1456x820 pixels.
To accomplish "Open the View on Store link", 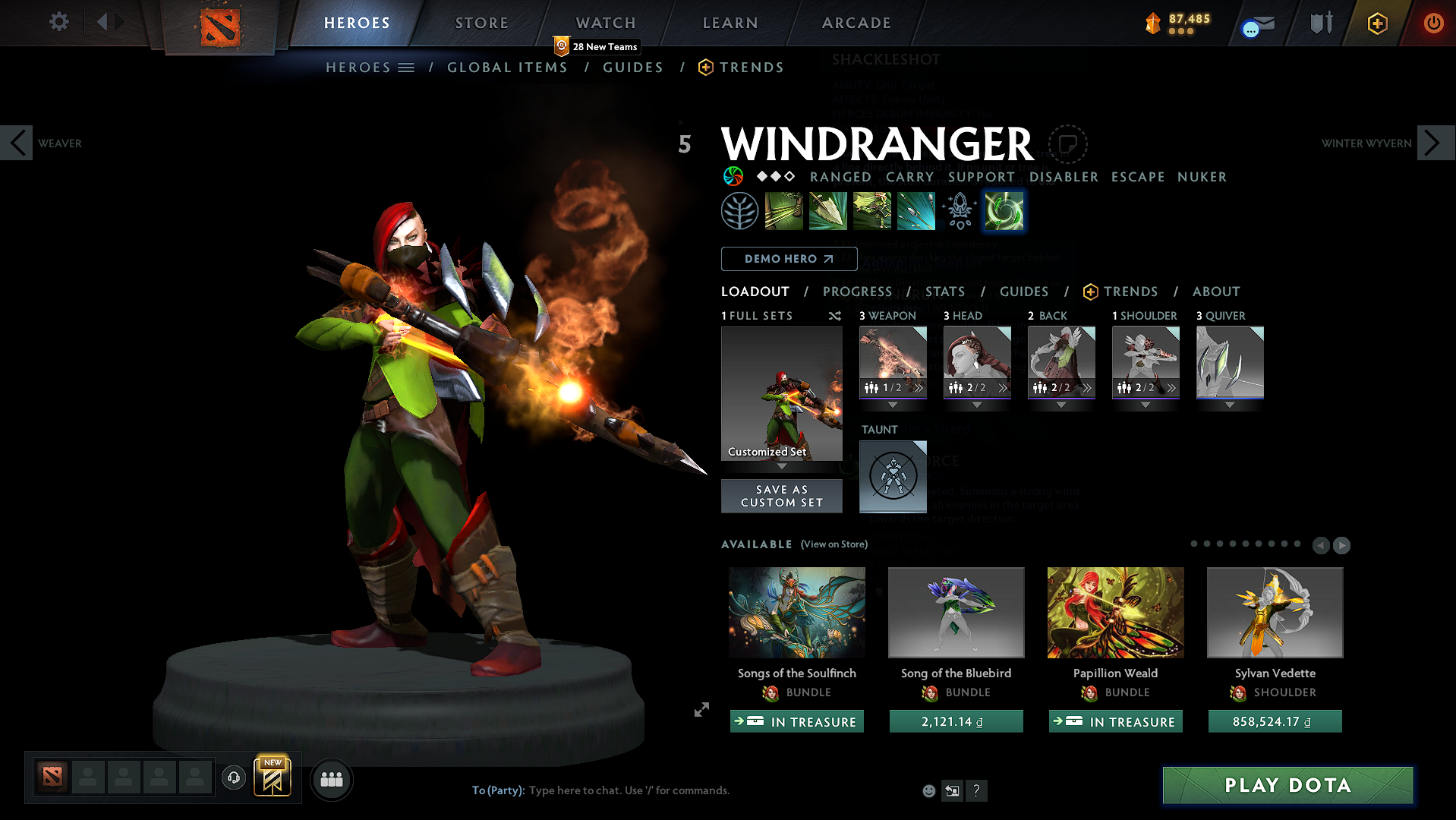I will [833, 544].
